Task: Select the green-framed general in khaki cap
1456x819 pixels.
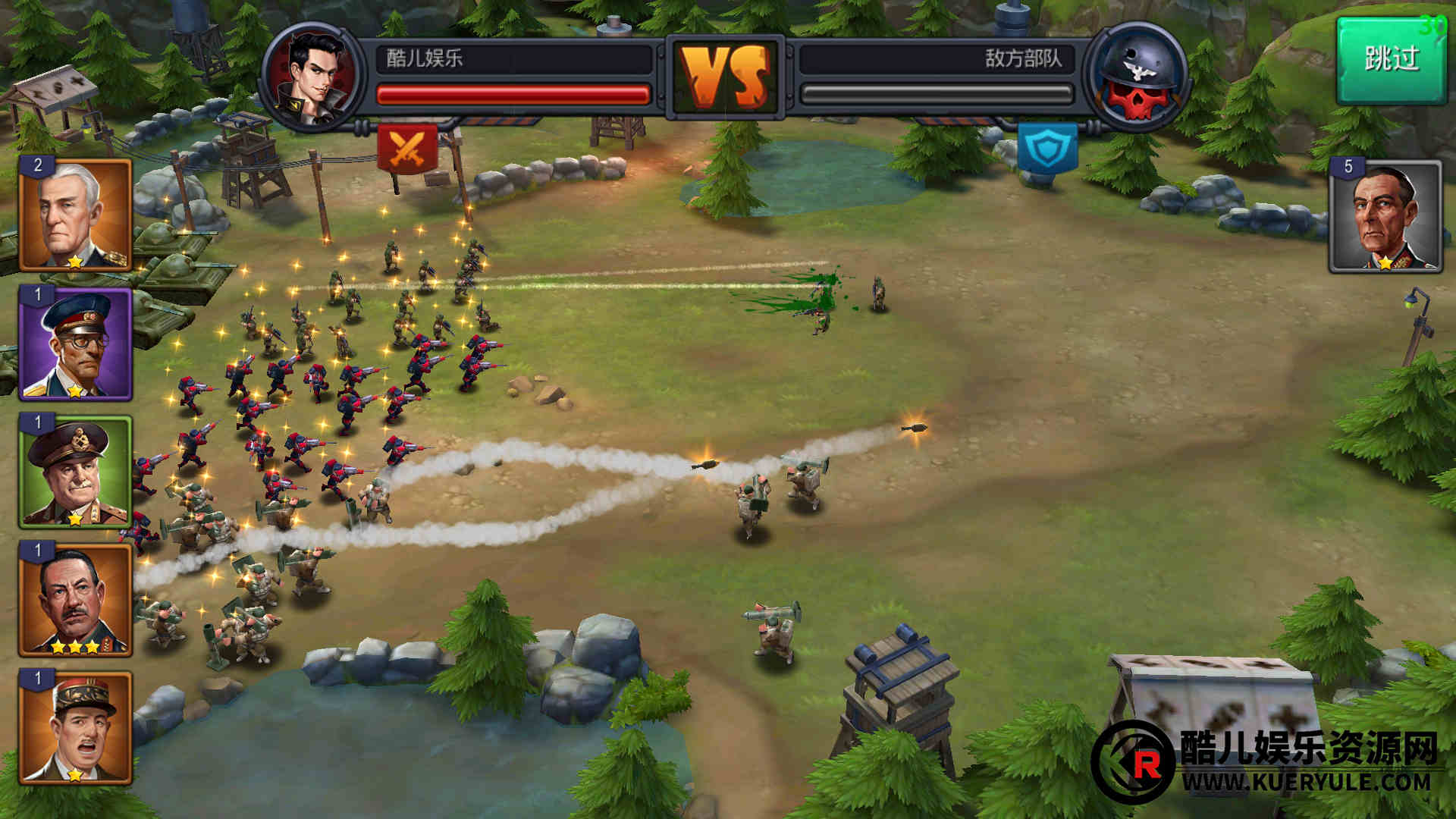Action: point(75,472)
